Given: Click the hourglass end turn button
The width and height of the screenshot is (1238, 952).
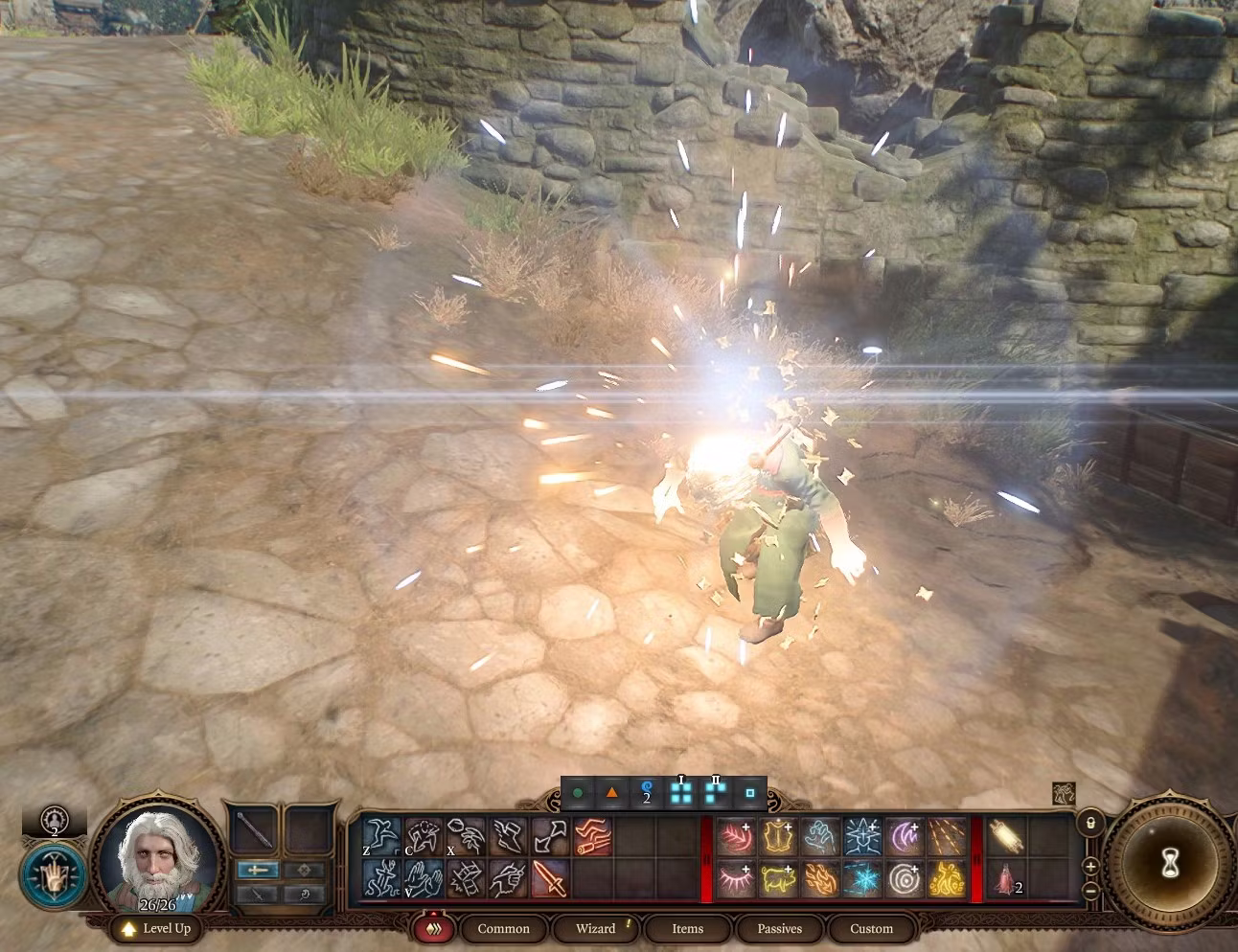Looking at the screenshot, I should point(1170,865).
